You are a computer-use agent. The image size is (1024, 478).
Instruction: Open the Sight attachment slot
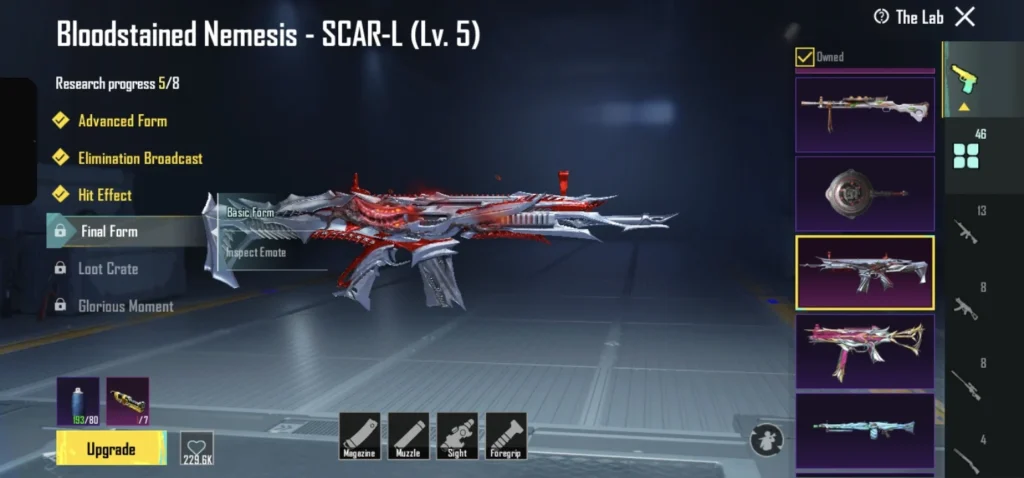click(x=457, y=436)
